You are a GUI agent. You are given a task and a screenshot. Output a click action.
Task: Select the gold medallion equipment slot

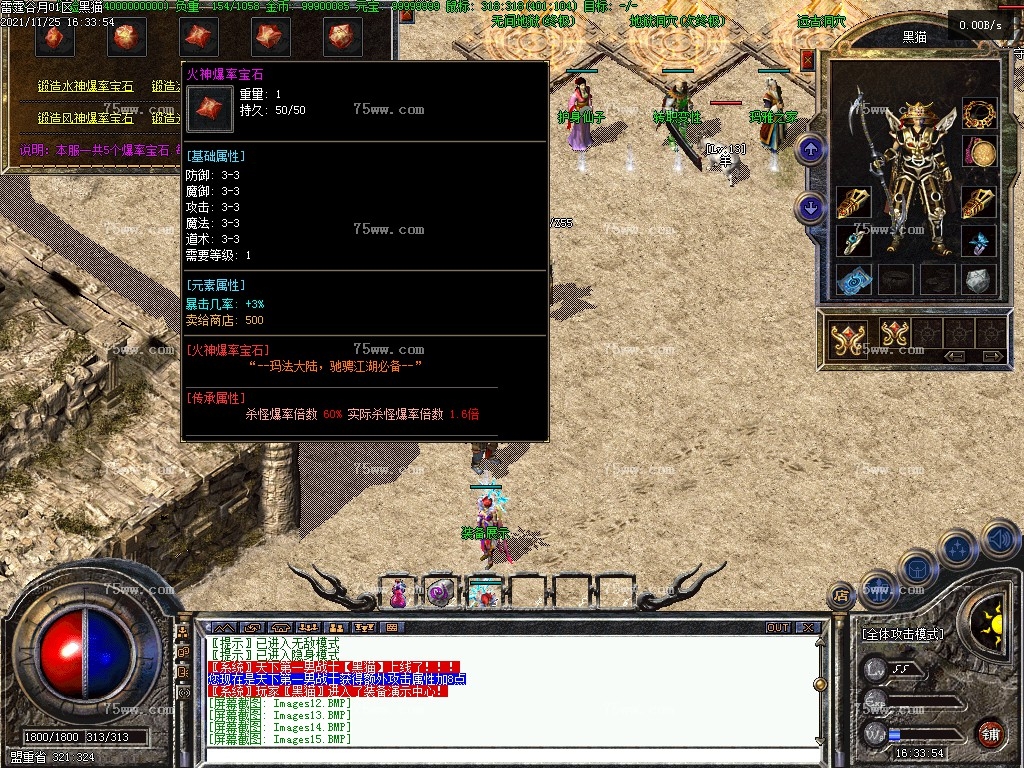coord(979,152)
